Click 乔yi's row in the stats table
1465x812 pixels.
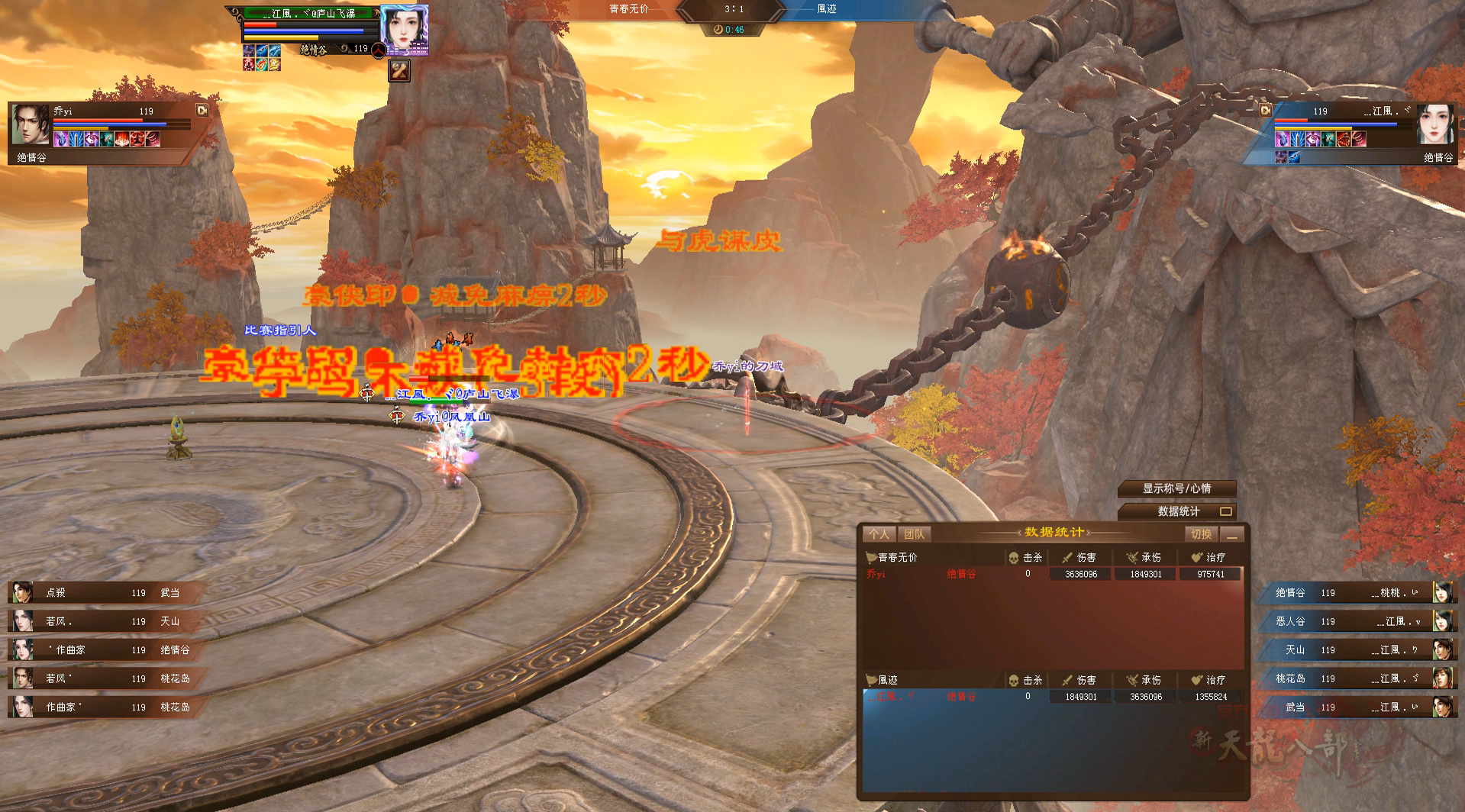1052,574
